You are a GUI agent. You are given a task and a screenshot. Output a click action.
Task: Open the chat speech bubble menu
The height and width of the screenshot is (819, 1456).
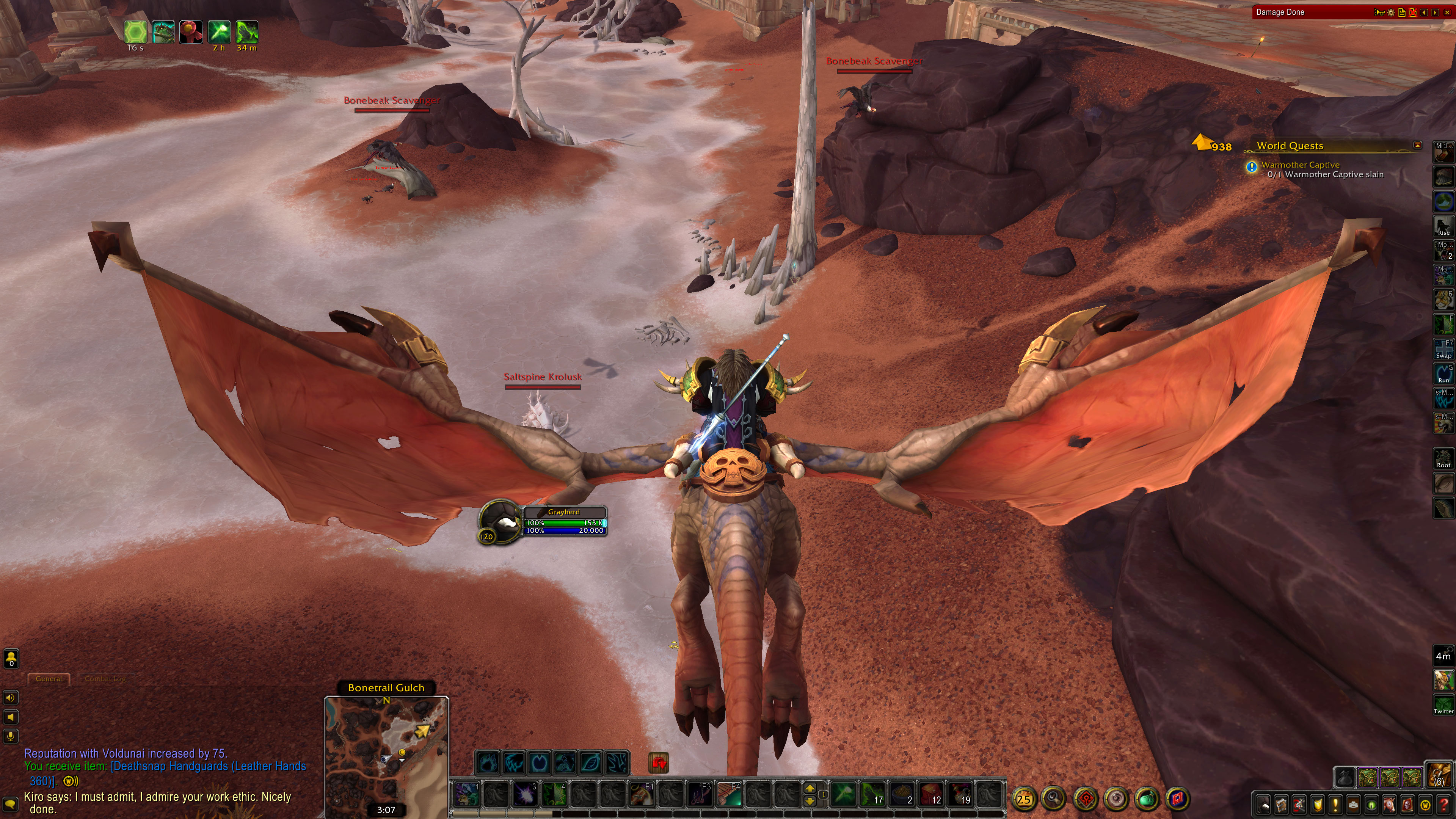click(11, 803)
